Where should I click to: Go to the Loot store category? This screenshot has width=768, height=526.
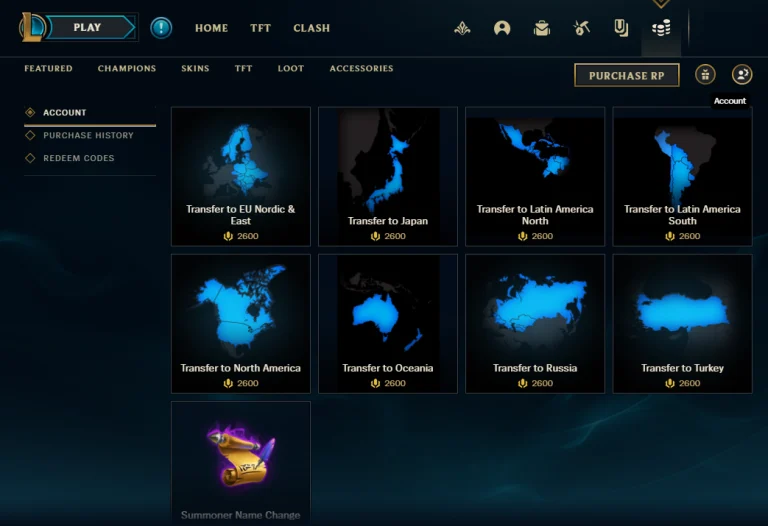[x=291, y=69]
